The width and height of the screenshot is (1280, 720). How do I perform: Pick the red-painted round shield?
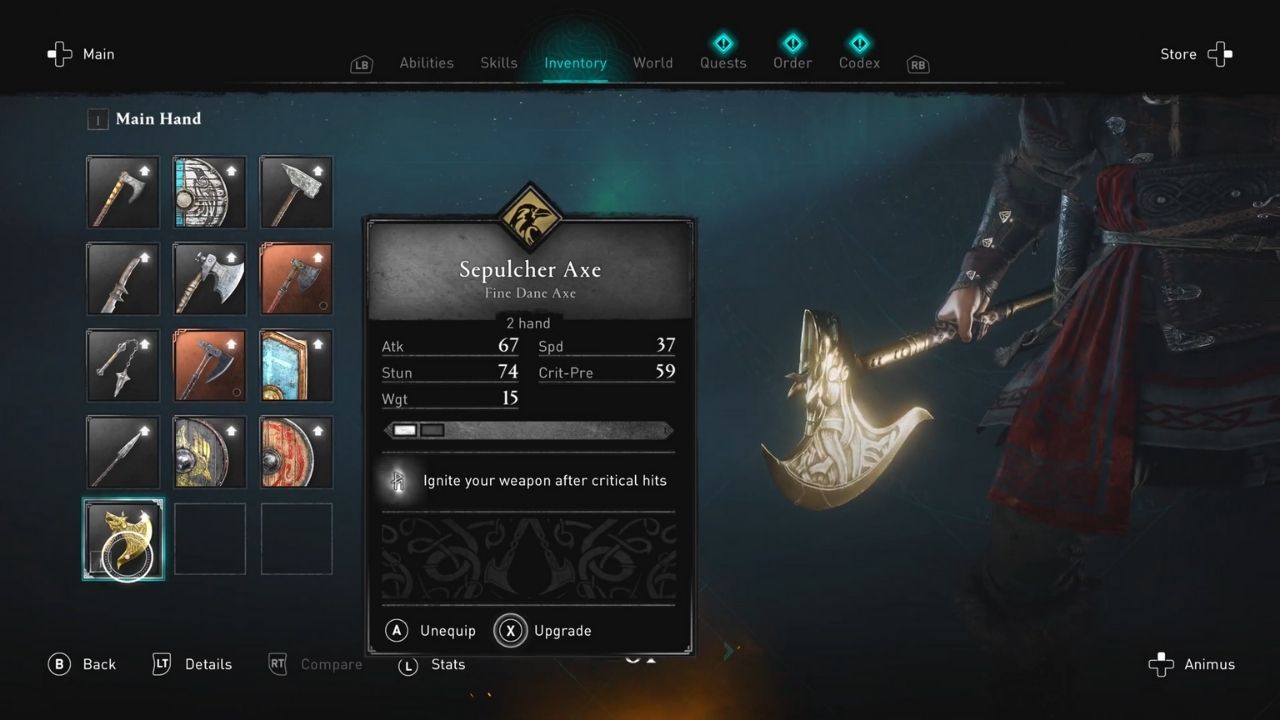click(296, 452)
